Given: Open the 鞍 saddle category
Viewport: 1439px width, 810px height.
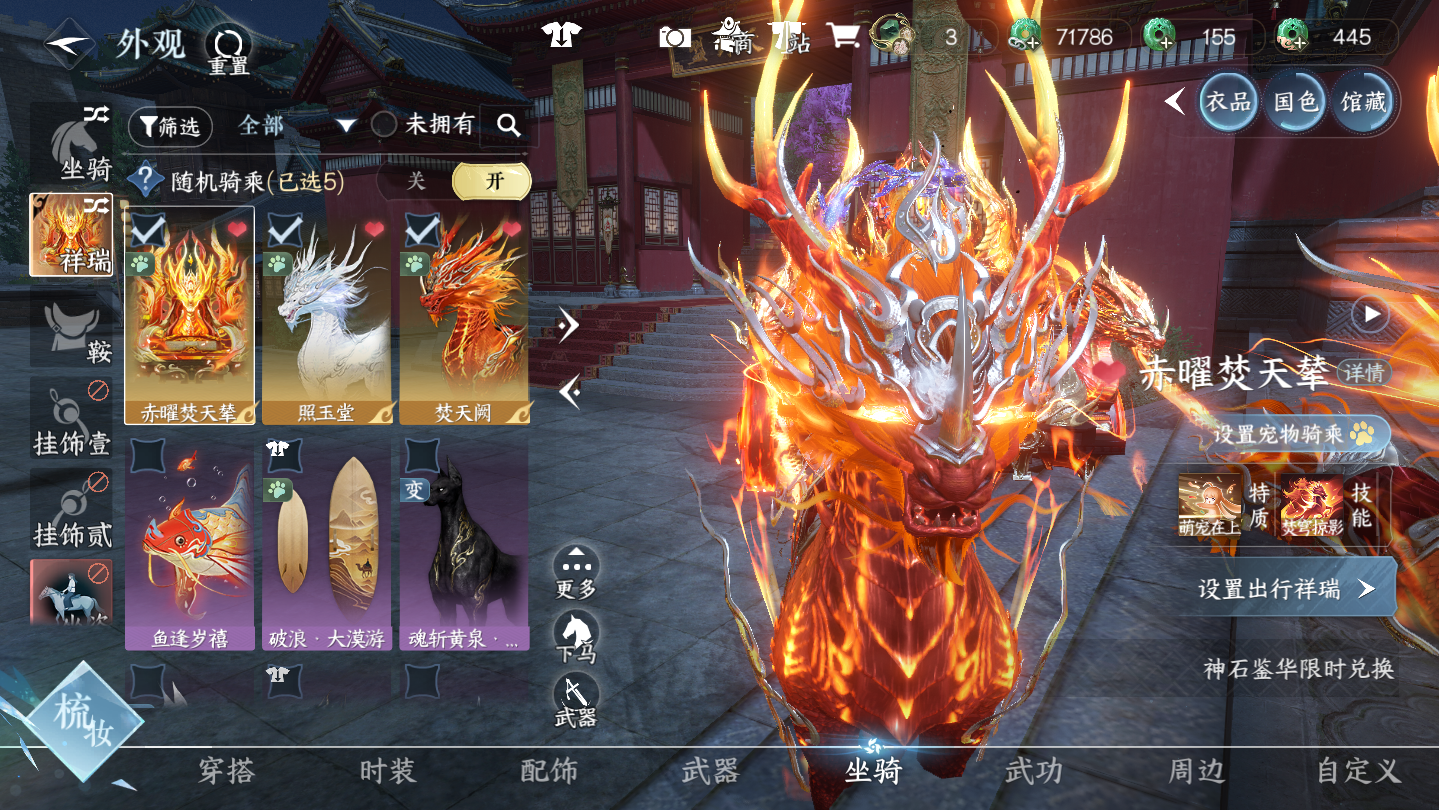Looking at the screenshot, I should [71, 330].
